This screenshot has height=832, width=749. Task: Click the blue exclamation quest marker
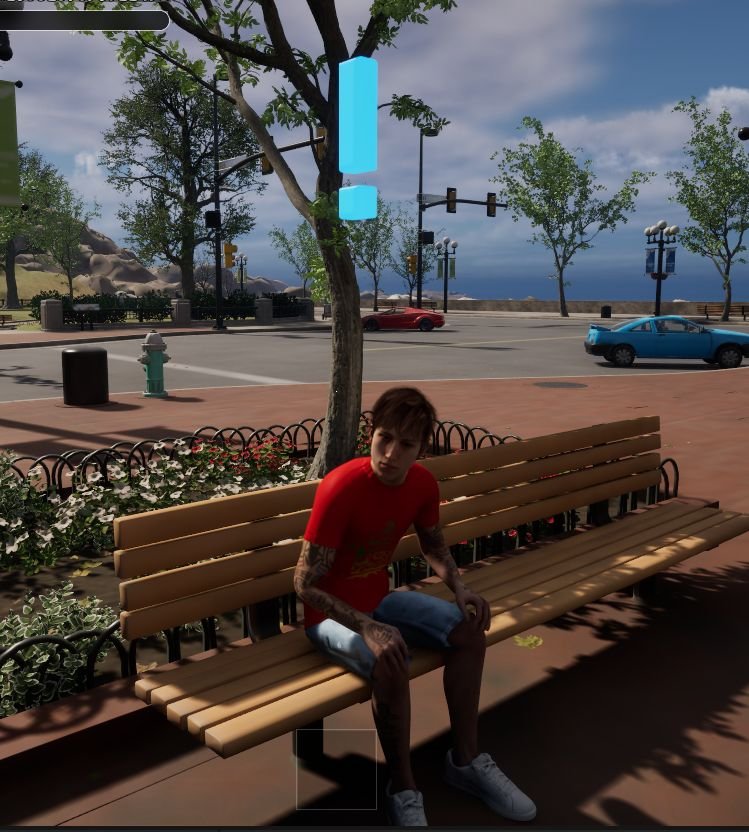pos(357,137)
